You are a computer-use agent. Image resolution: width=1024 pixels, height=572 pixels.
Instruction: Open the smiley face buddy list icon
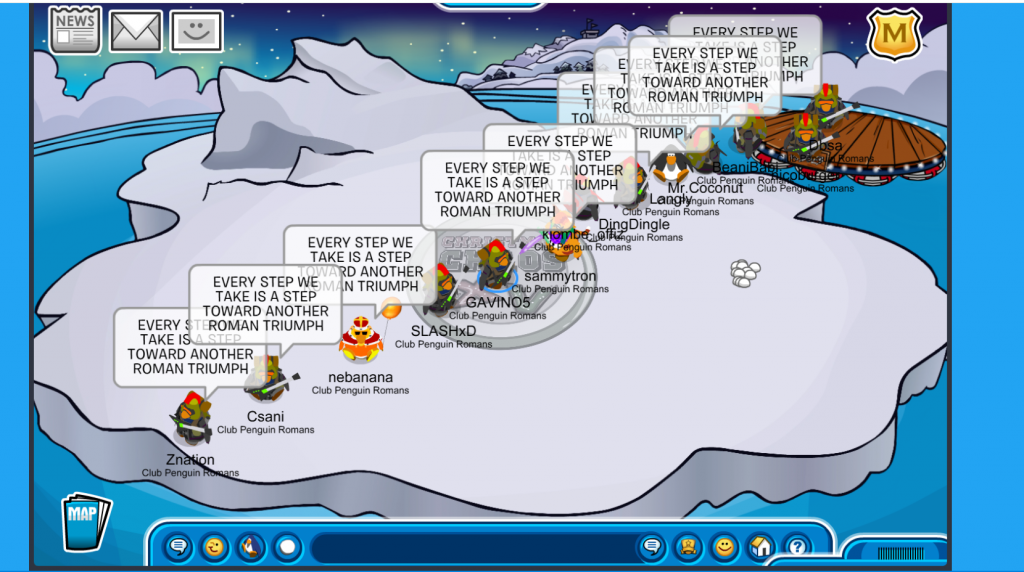click(x=196, y=31)
